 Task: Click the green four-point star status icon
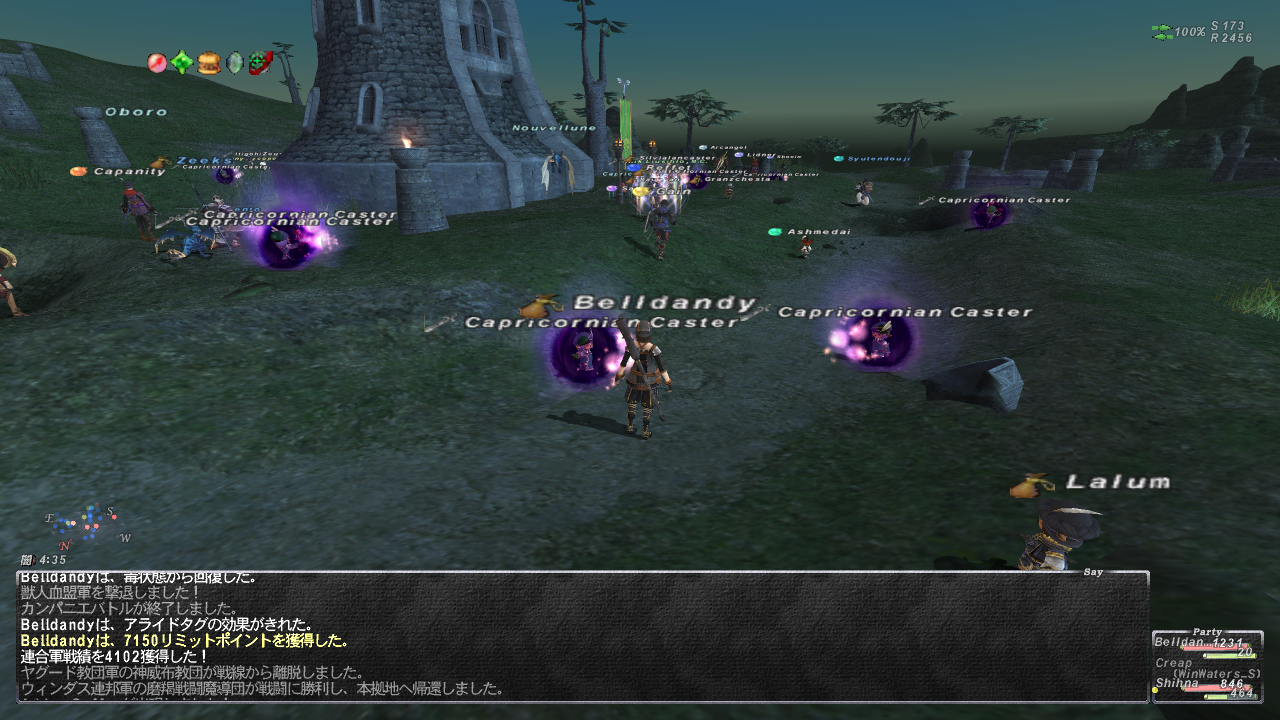[182, 63]
